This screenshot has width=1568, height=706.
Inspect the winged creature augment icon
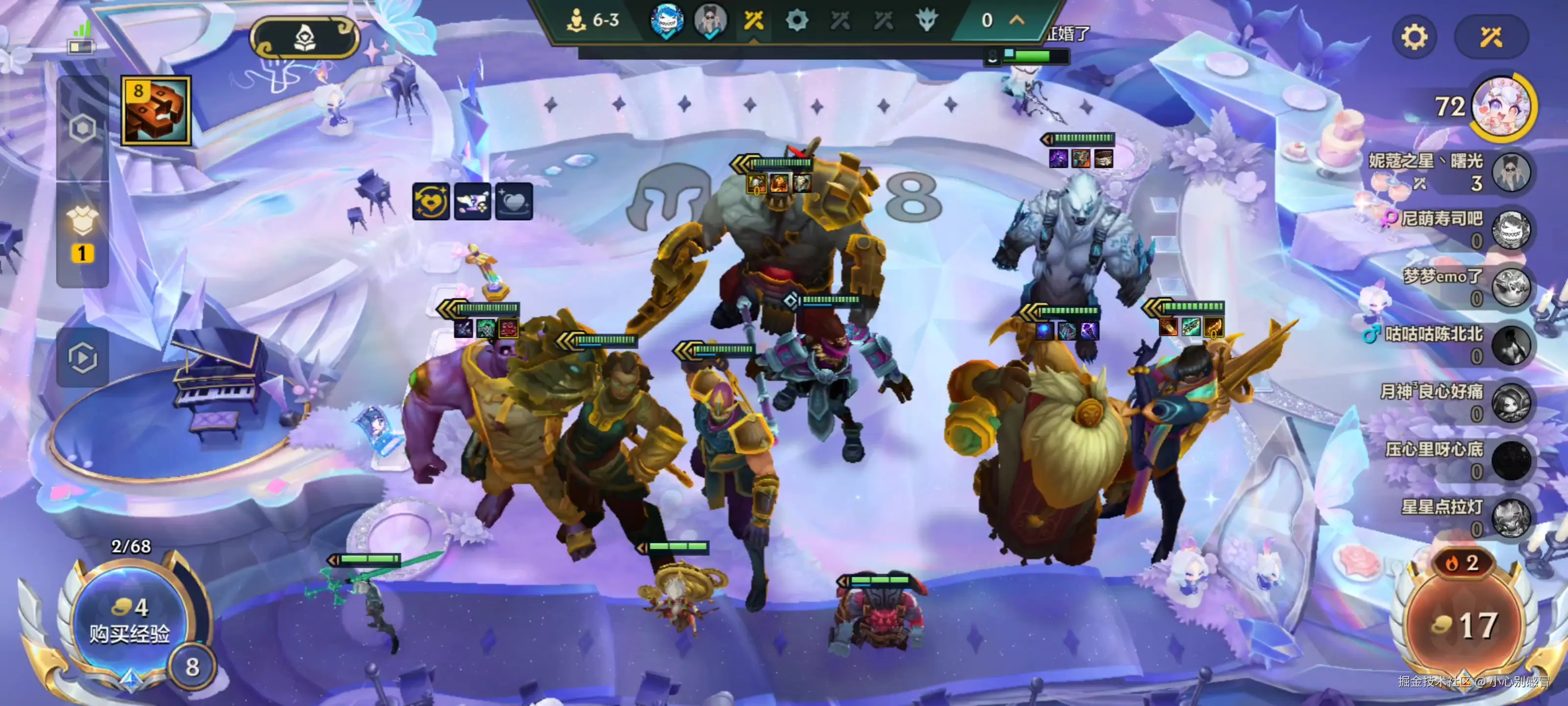click(472, 201)
